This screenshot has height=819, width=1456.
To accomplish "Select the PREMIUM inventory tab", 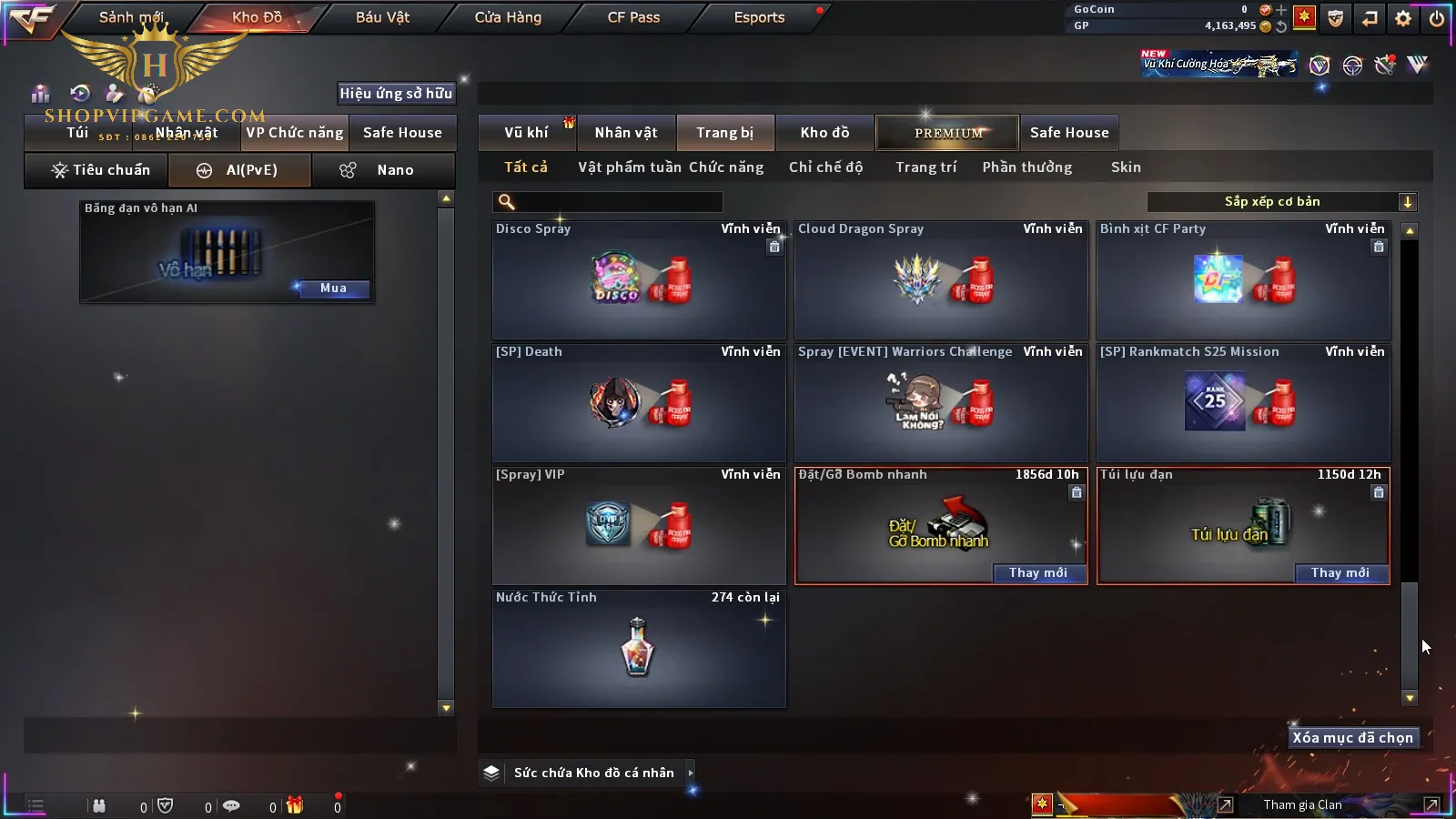I will [x=948, y=133].
